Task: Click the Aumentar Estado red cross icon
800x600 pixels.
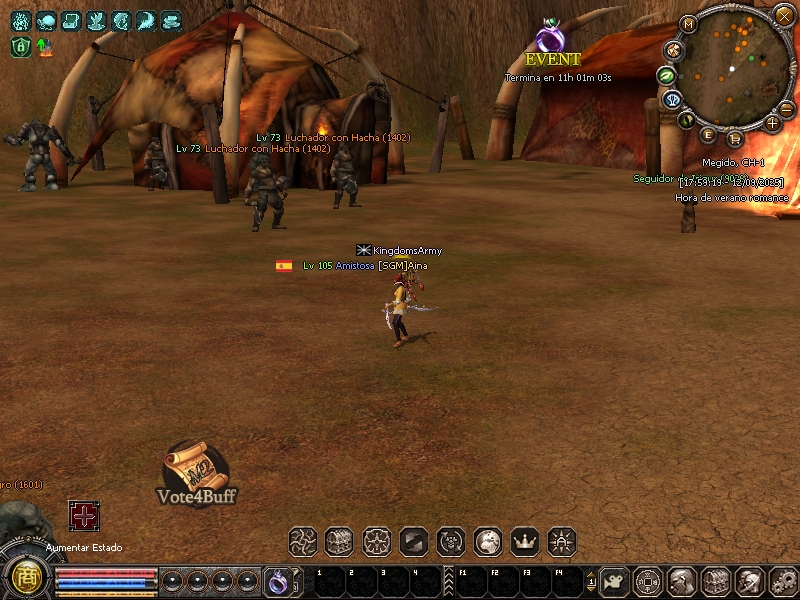Action: pyautogui.click(x=84, y=515)
